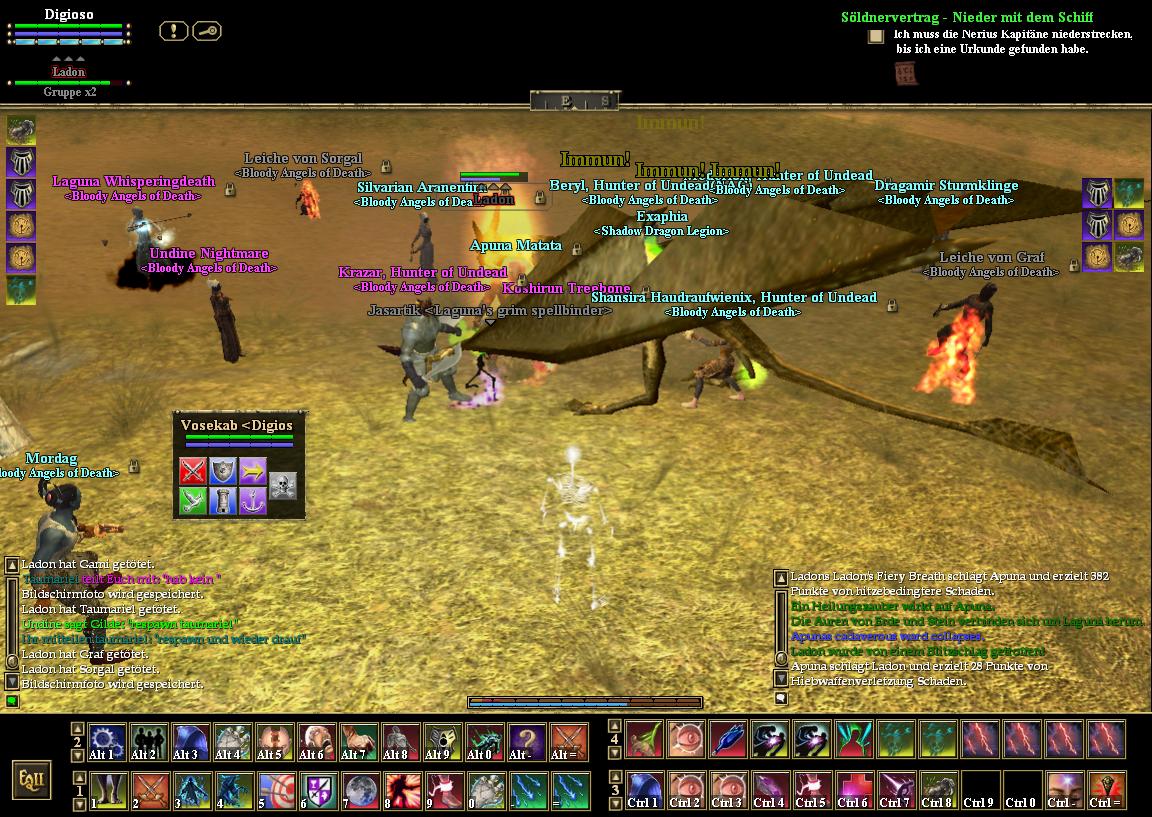The height and width of the screenshot is (817, 1152).
Task: Use the Alt - question mark ability
Action: point(527,742)
